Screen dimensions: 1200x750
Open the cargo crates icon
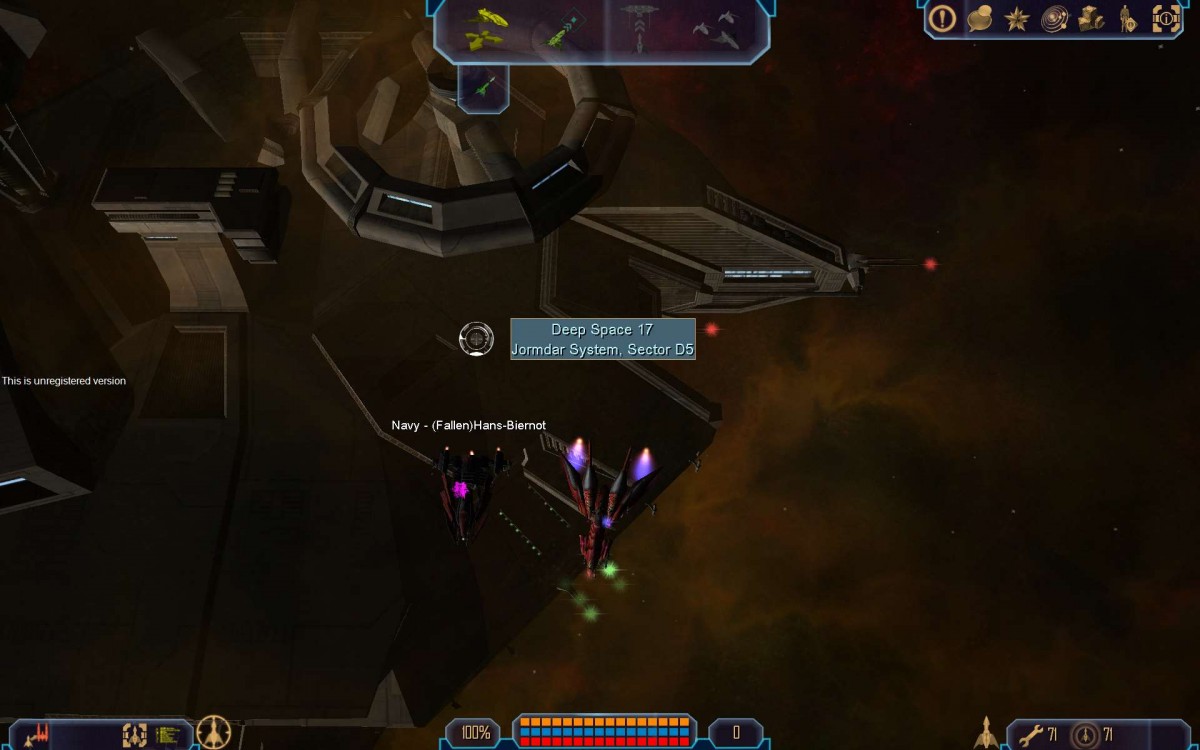(1091, 18)
